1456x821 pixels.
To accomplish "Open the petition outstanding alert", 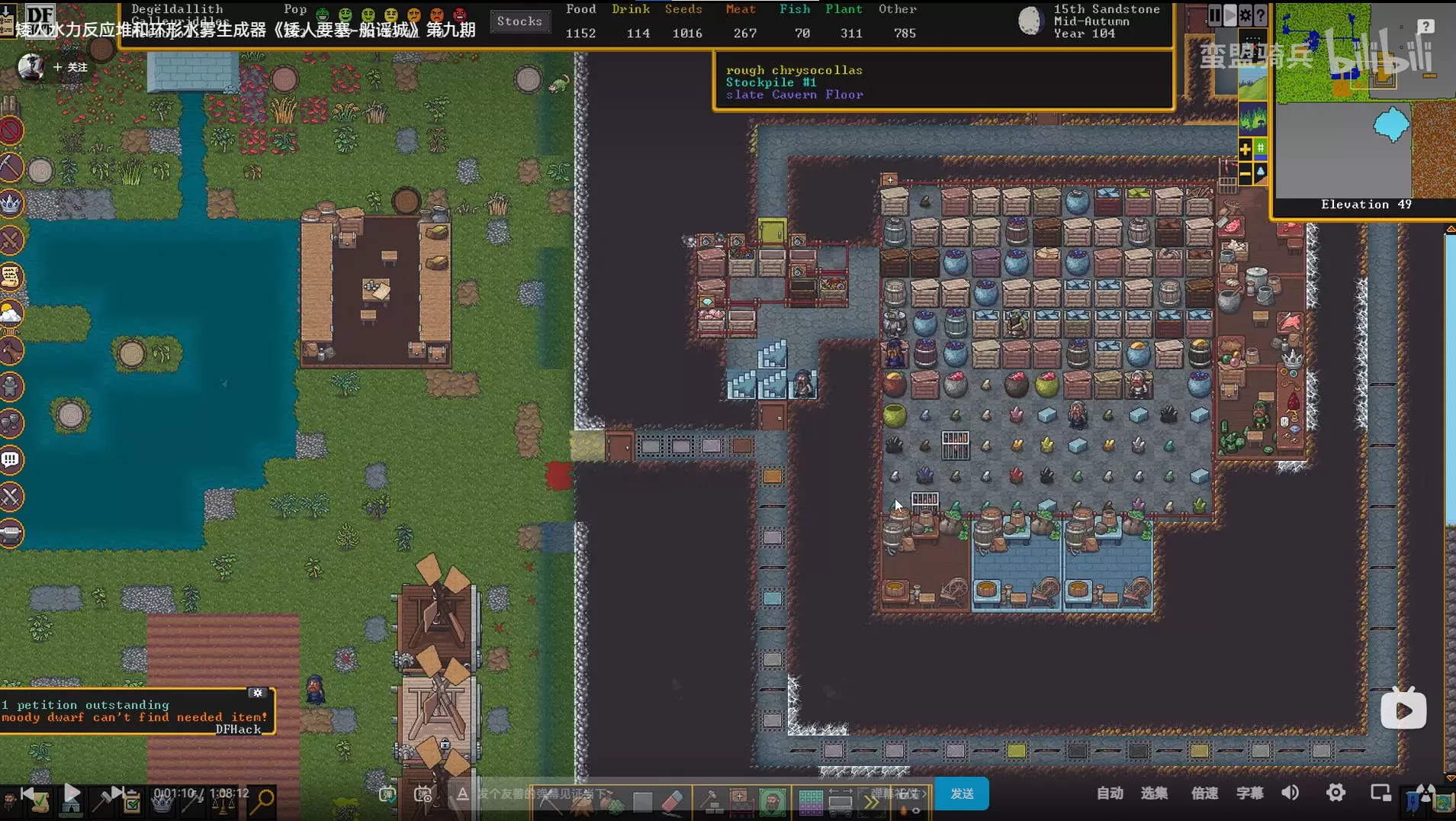I will 85,705.
